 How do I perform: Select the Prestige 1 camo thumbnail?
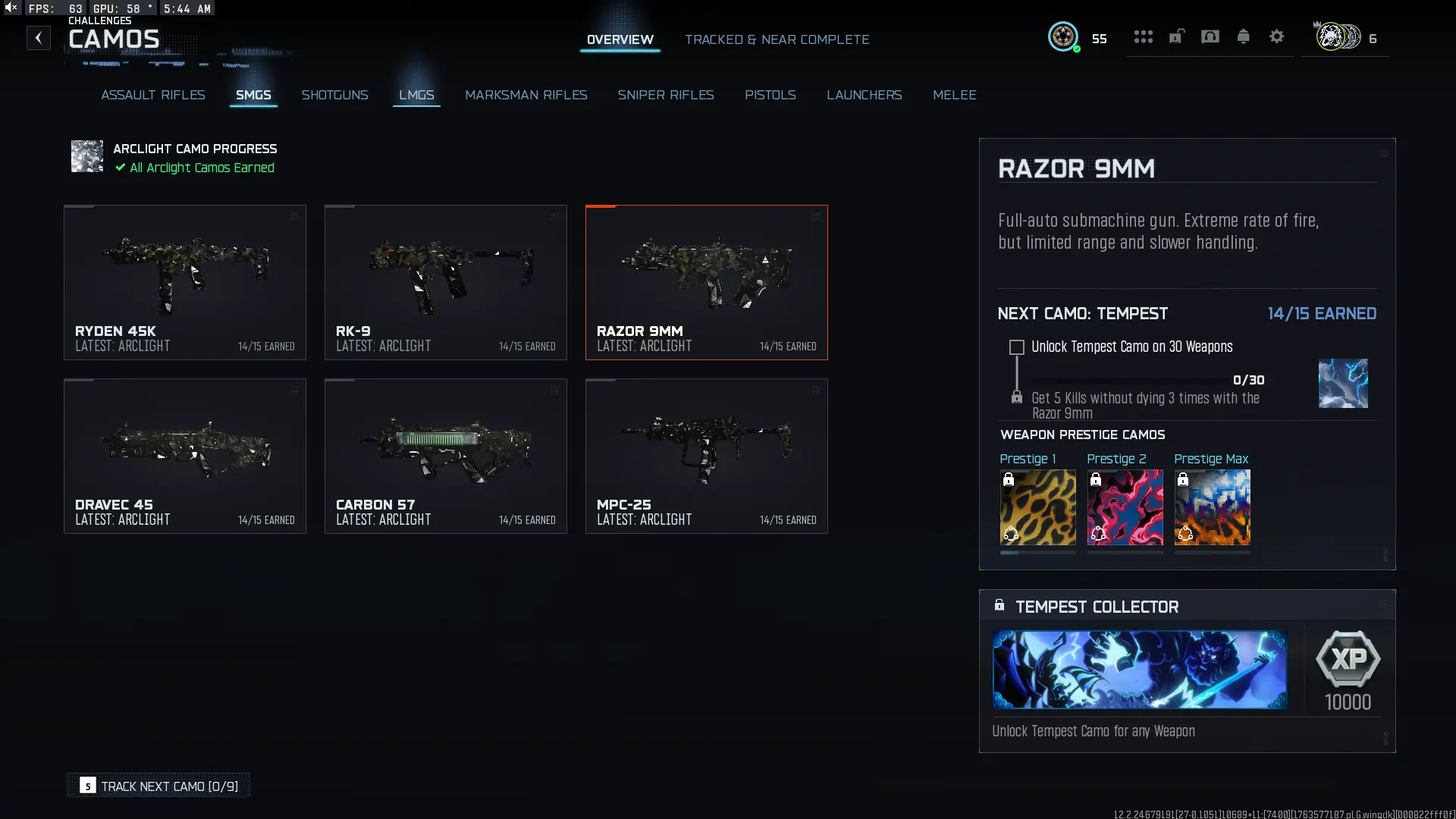1037,507
